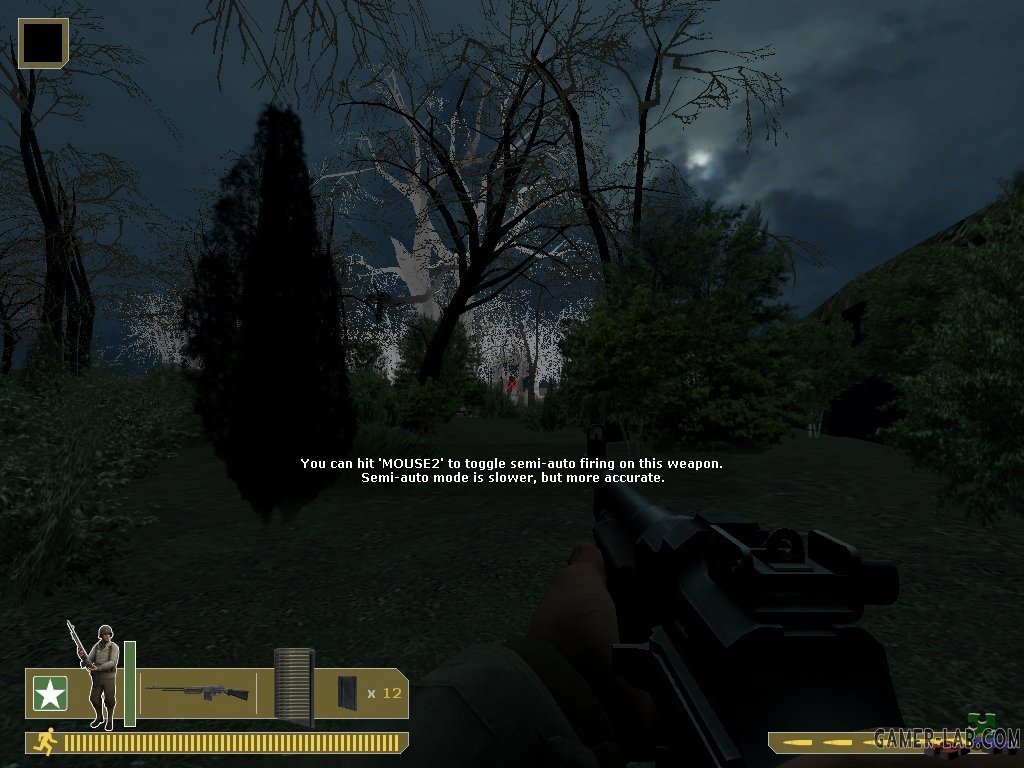The width and height of the screenshot is (1024, 768).
Task: Select the BAR rifle weapon icon
Action: [197, 691]
